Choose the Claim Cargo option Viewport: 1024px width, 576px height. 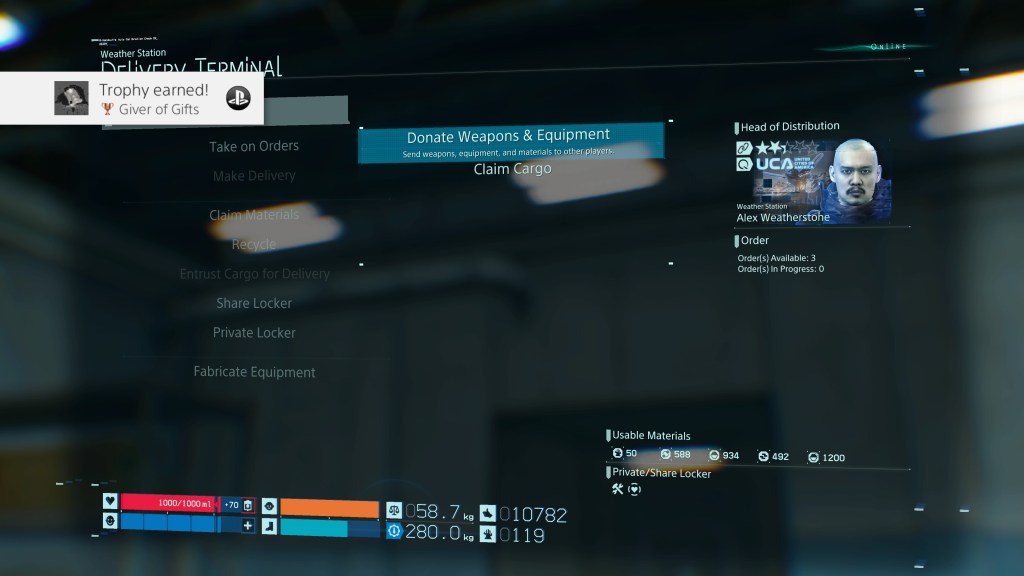512,169
